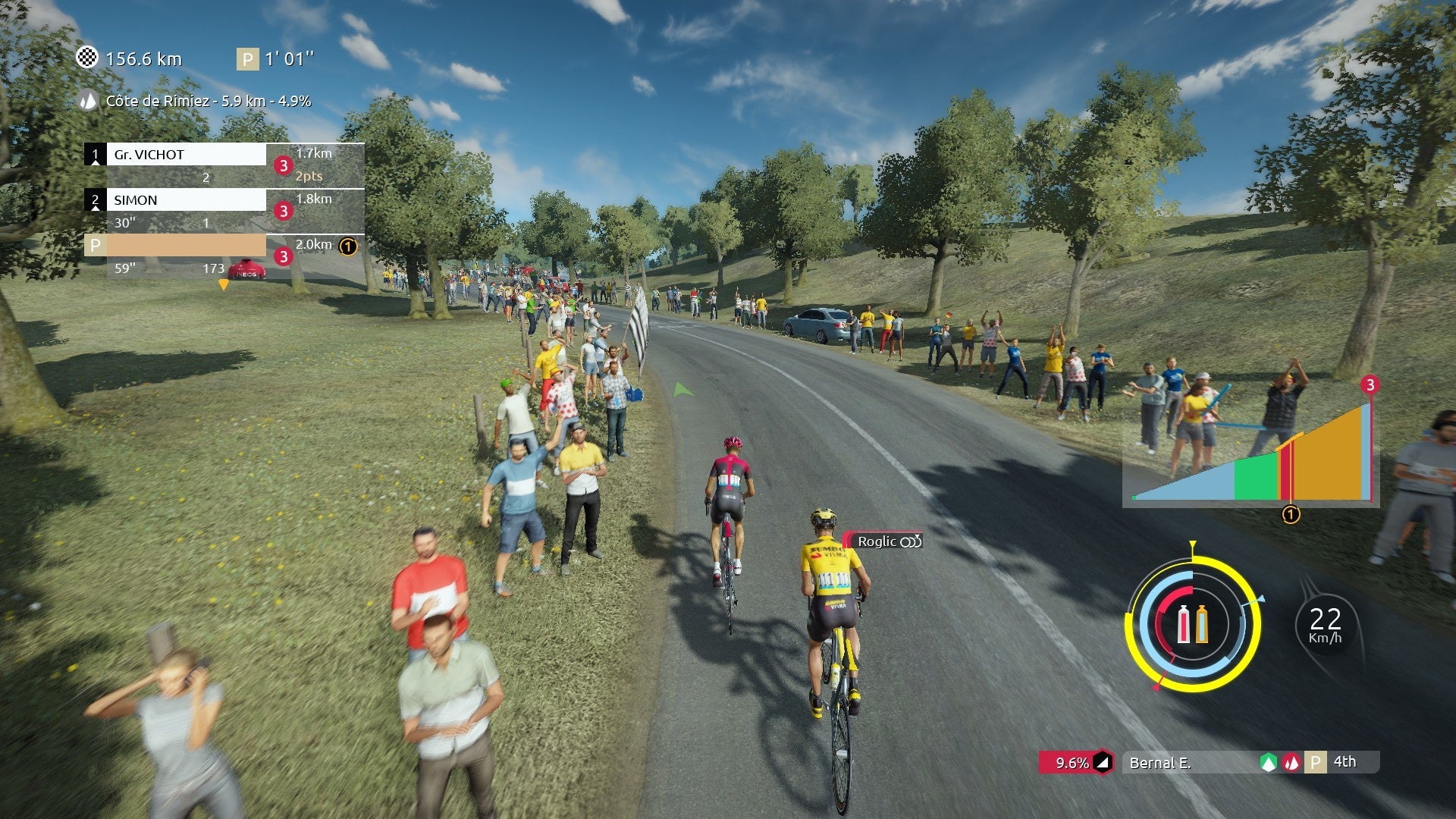This screenshot has width=1456, height=819.
Task: Click the mountain climb icon beside Côte de Rimiez
Action: point(87,99)
